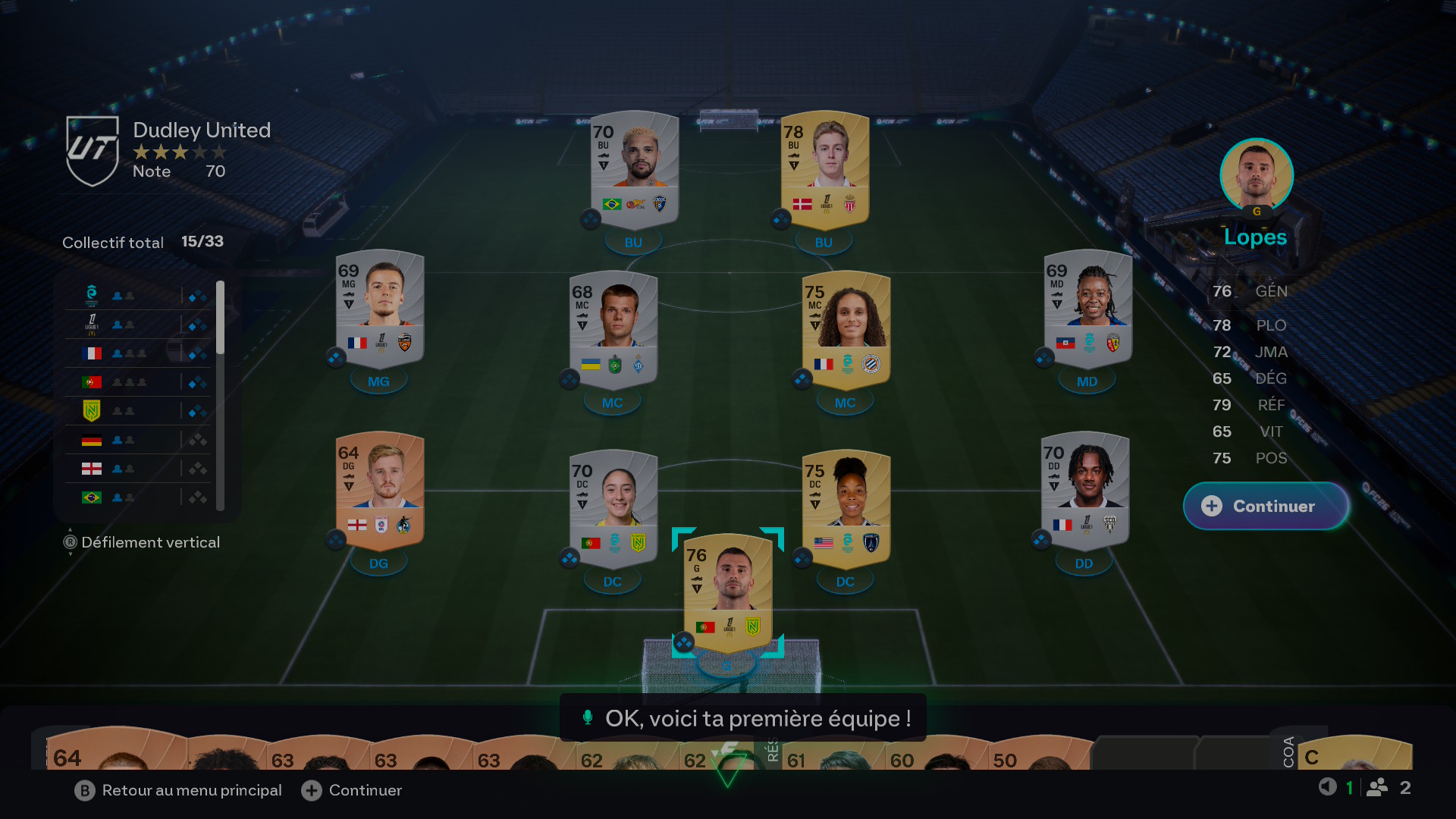This screenshot has width=1456, height=819.
Task: Select the 64-rated bronze DG card
Action: point(379,491)
